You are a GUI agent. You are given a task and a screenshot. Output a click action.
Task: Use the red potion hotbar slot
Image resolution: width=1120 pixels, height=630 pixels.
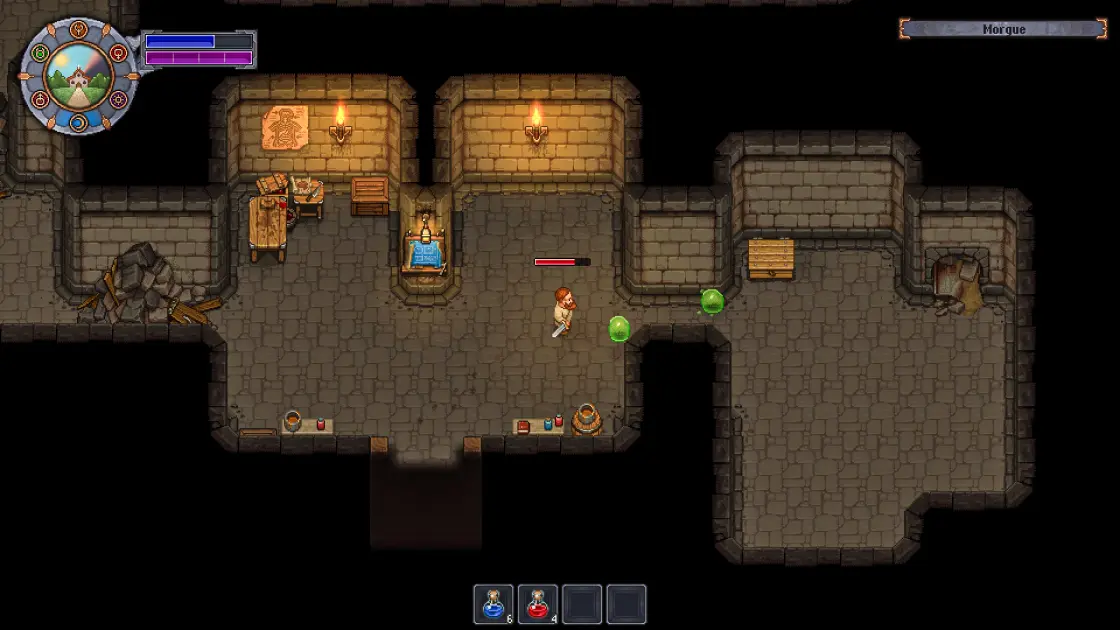pos(540,604)
